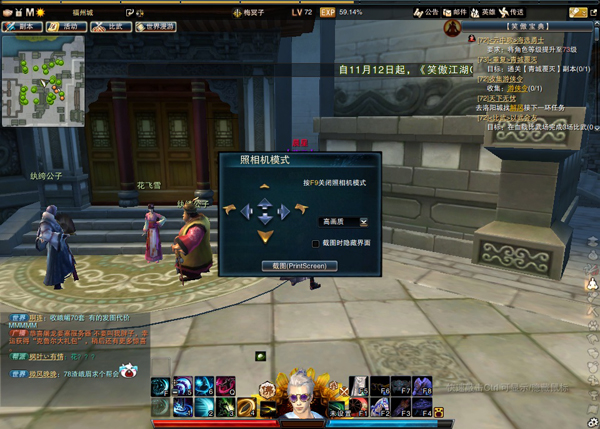Rotate camera with the left gold curved arrow
This screenshot has width=600, height=429.
pyautogui.click(x=230, y=210)
